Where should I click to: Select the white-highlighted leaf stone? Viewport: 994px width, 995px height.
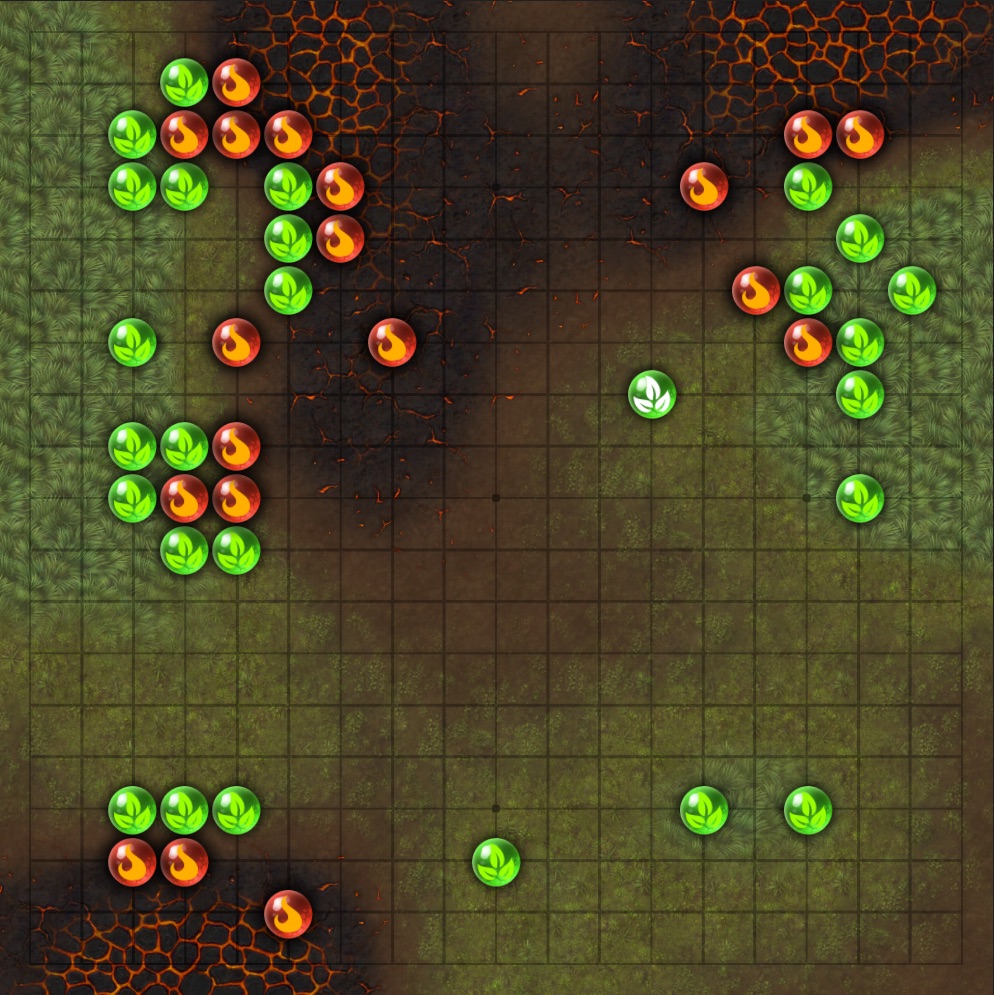click(x=652, y=394)
